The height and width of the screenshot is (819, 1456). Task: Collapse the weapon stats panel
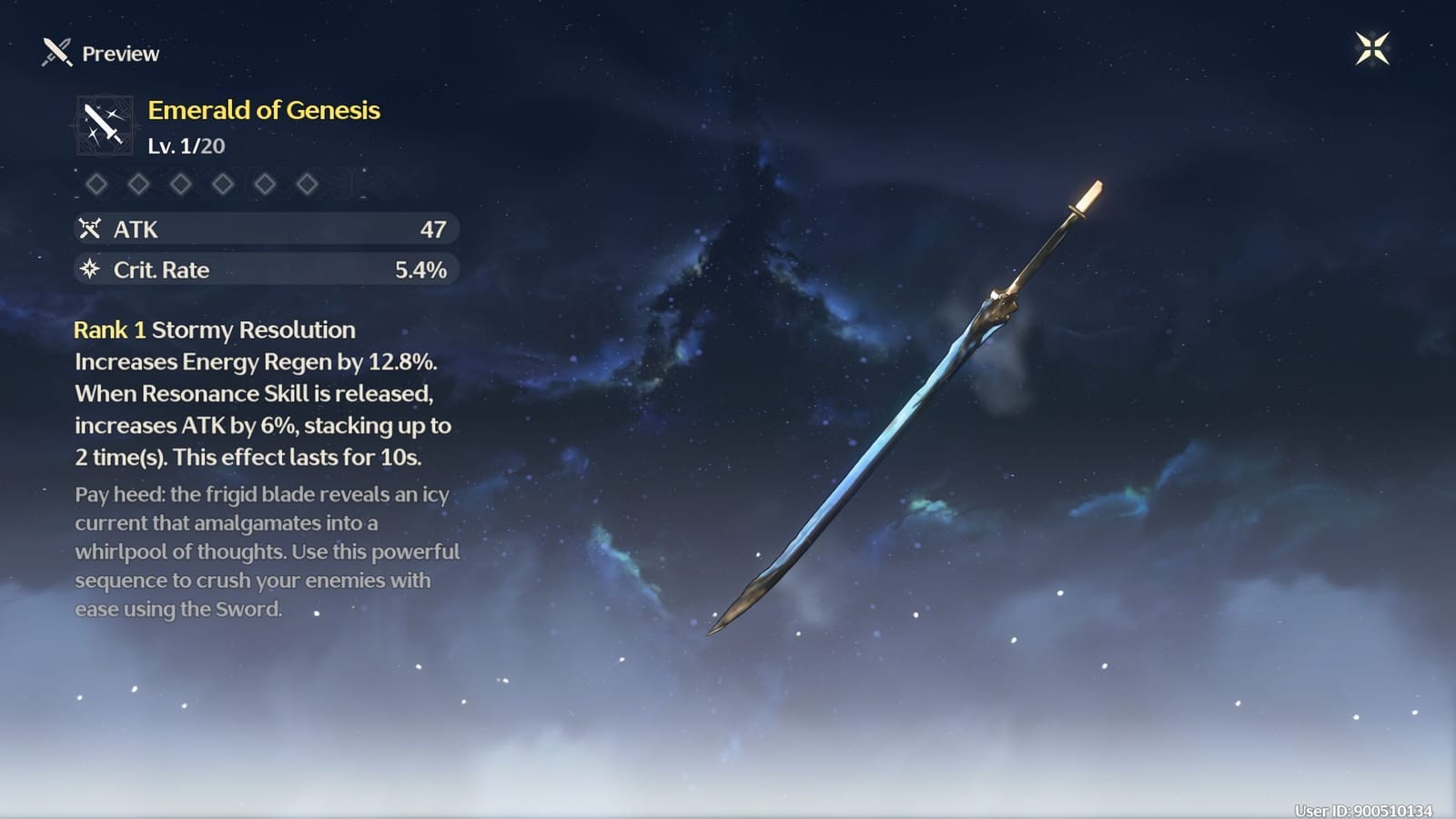[x=266, y=249]
